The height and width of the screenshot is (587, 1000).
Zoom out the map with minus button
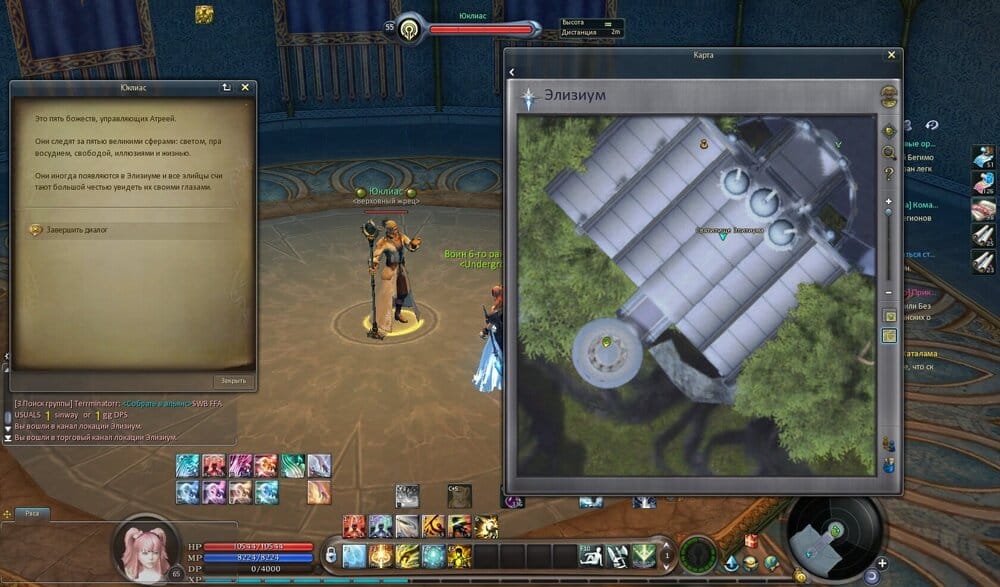[888, 292]
